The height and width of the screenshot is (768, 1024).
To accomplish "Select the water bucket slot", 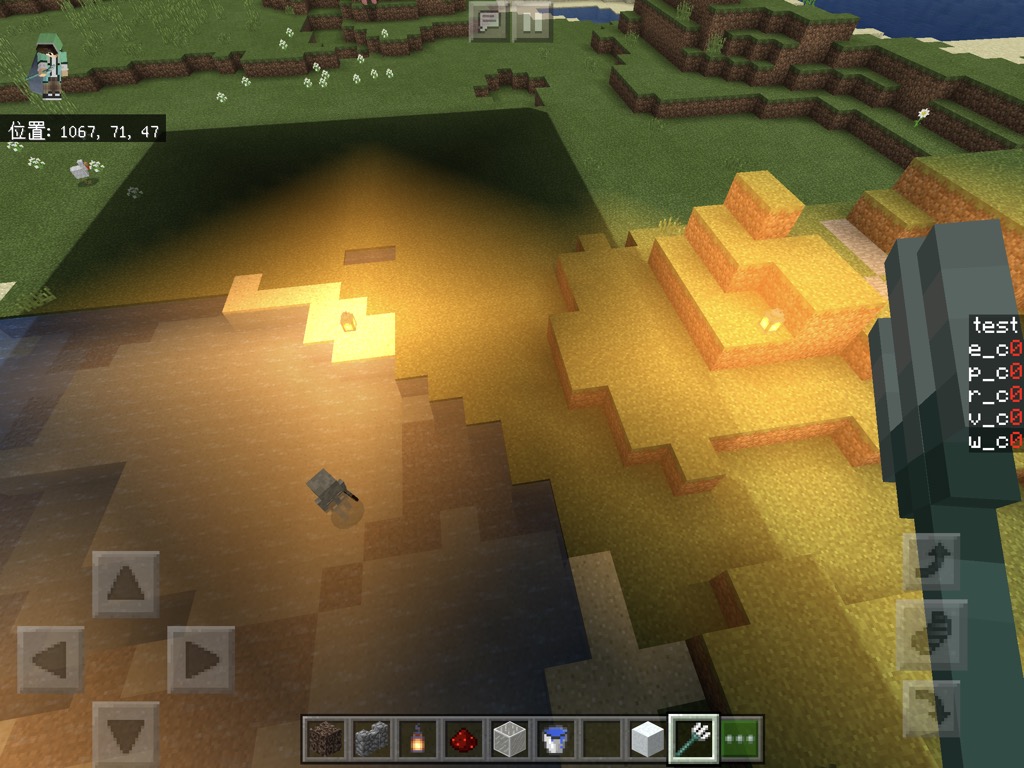I will (555, 739).
